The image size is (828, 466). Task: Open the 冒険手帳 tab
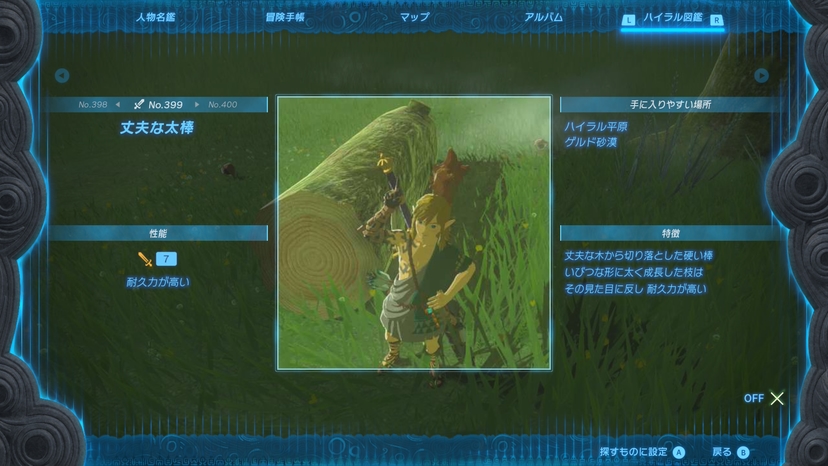tap(285, 18)
